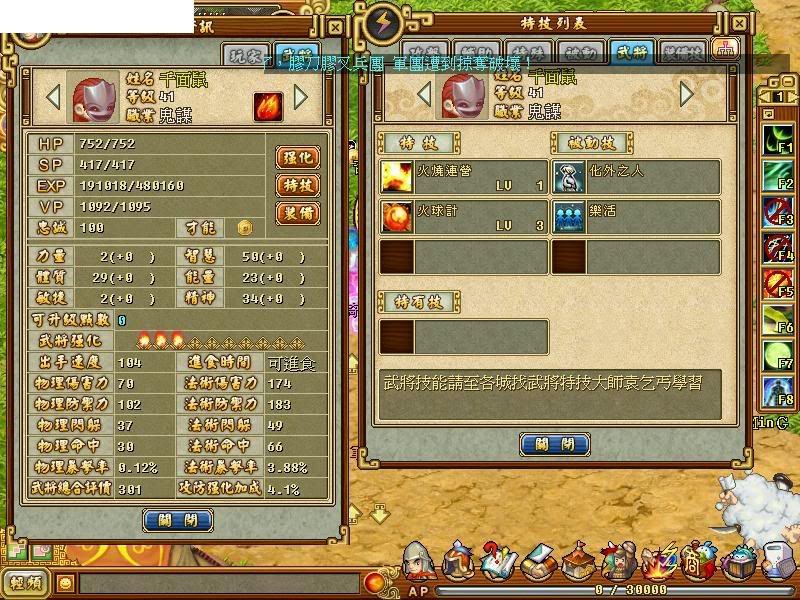Open the 特技 skills button in character panel
Image resolution: width=800 pixels, height=600 pixels.
(297, 185)
